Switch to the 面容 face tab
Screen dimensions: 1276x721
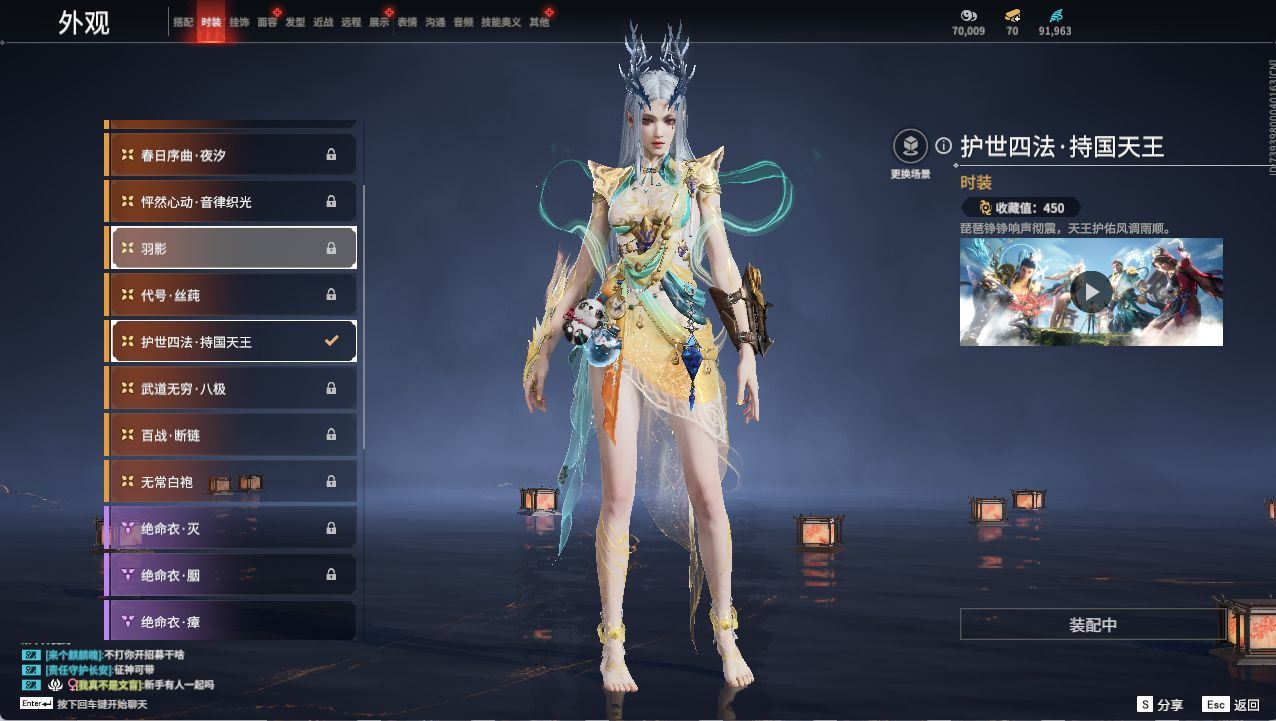267,22
